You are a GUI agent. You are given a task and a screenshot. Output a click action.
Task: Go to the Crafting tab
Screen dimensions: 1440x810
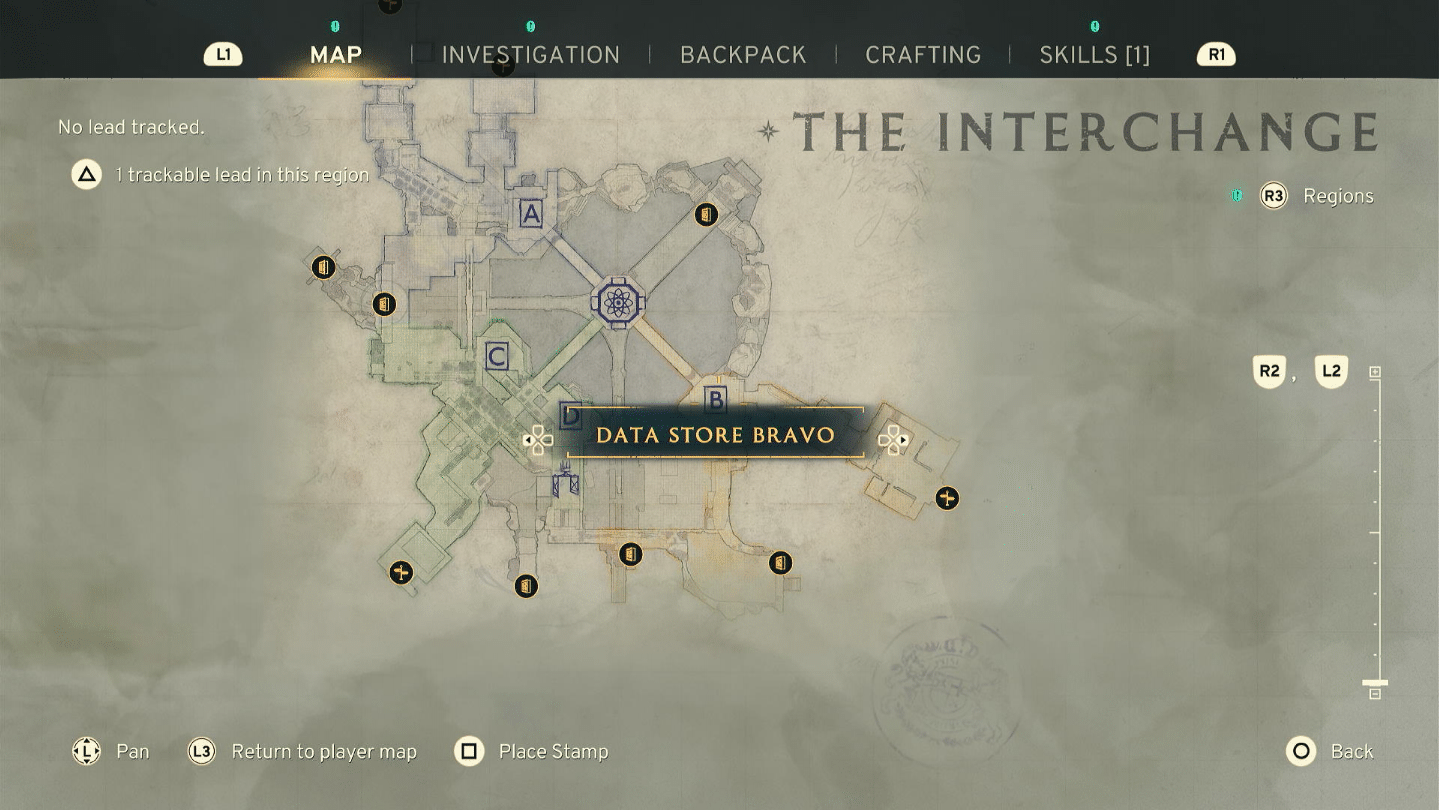tap(923, 55)
